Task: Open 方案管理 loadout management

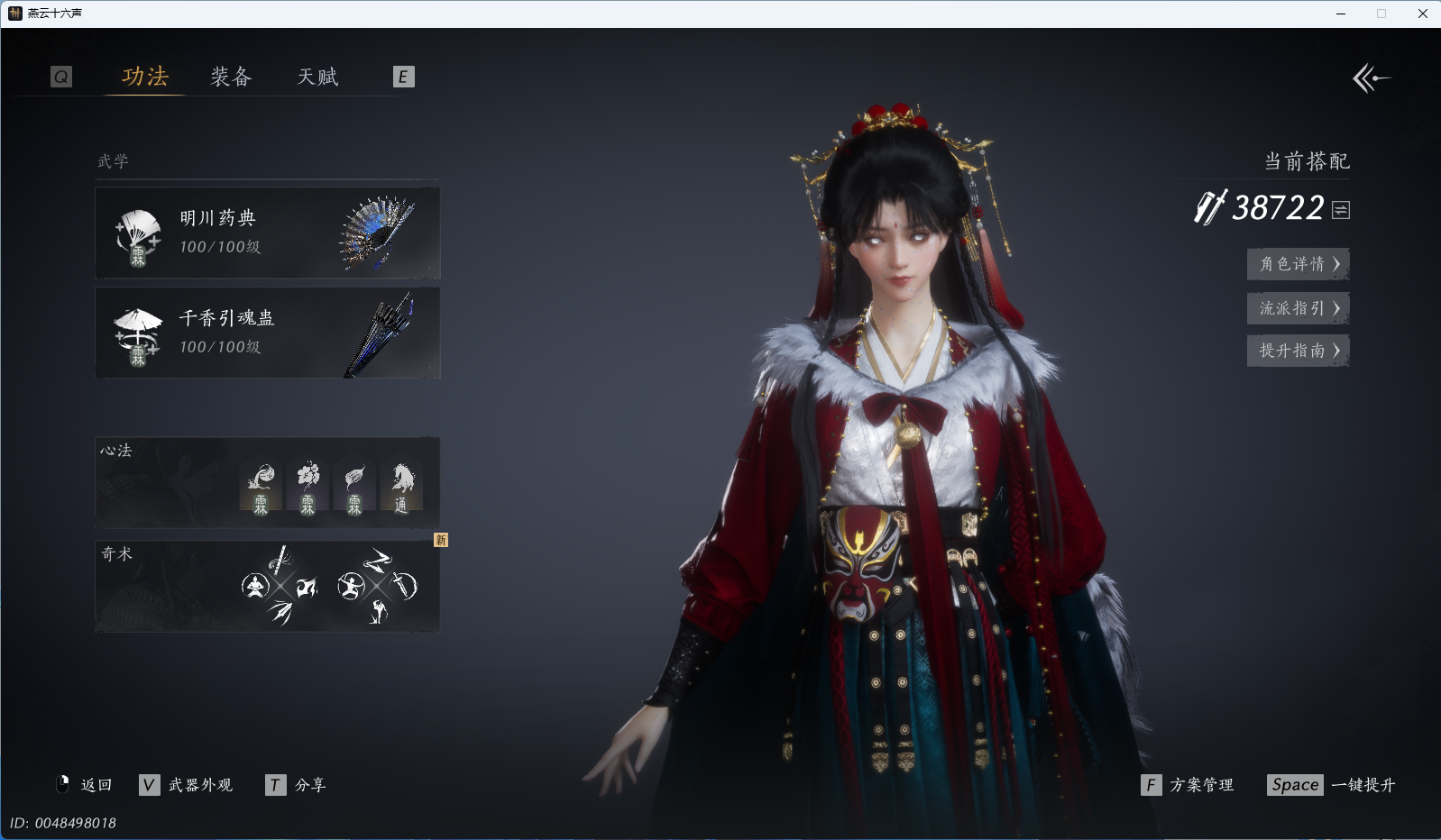Action: tap(1188, 785)
